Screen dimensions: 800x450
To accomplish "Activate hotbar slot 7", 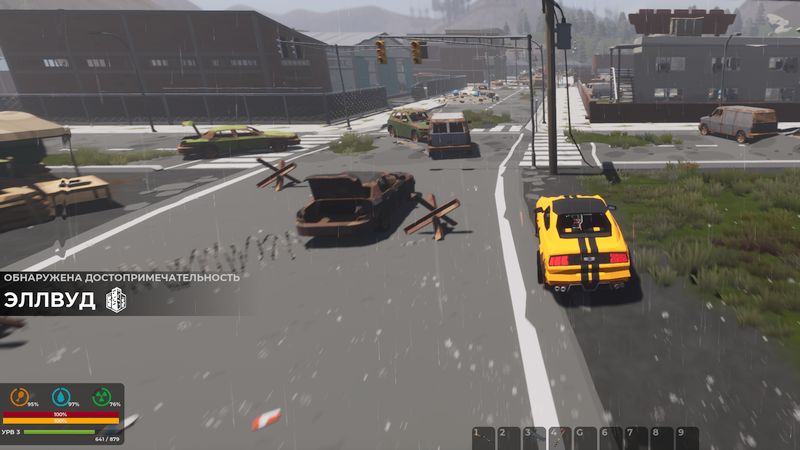I will [x=636, y=438].
